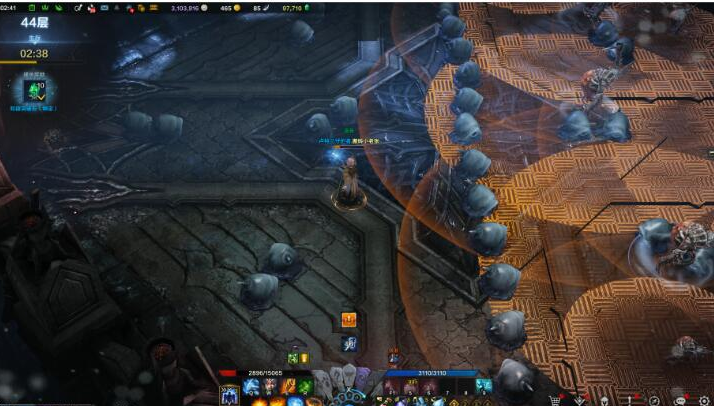Select the objective reward icon under the timer
The image size is (714, 406).
point(33,90)
